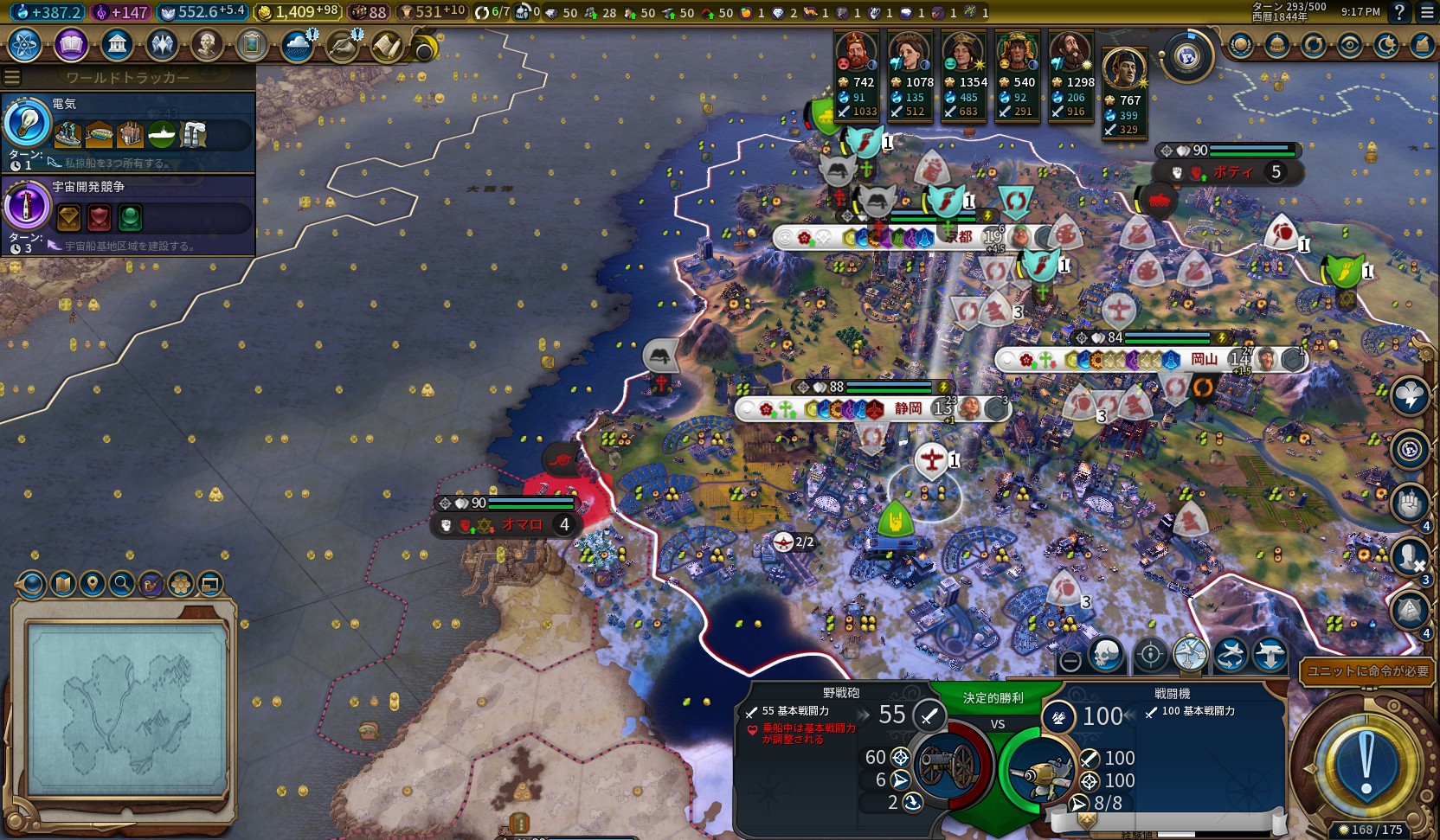Open the world congress dome icon
The image size is (1440, 840).
(x=1276, y=45)
